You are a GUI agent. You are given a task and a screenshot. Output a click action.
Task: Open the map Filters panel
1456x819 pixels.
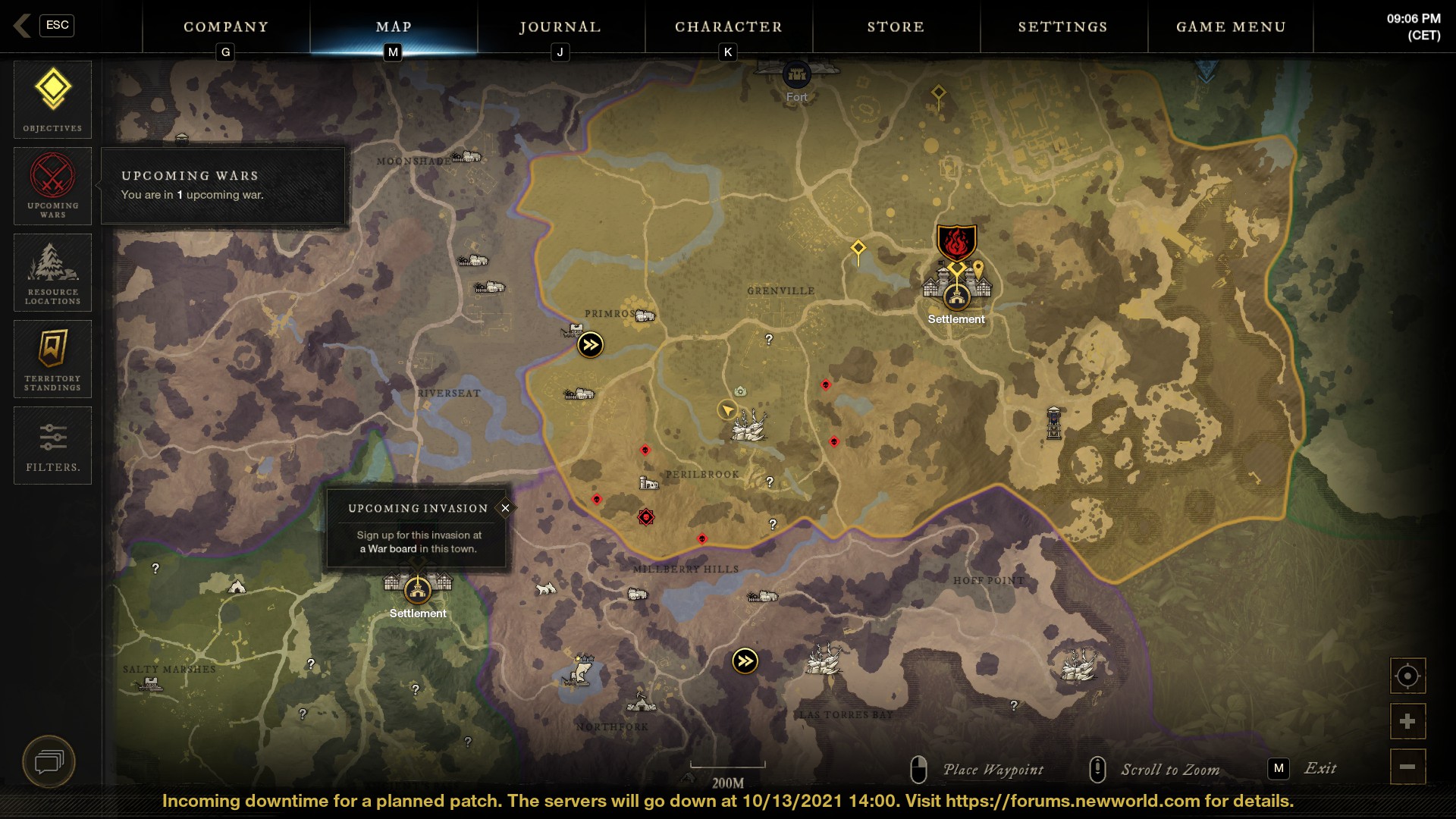pos(52,445)
